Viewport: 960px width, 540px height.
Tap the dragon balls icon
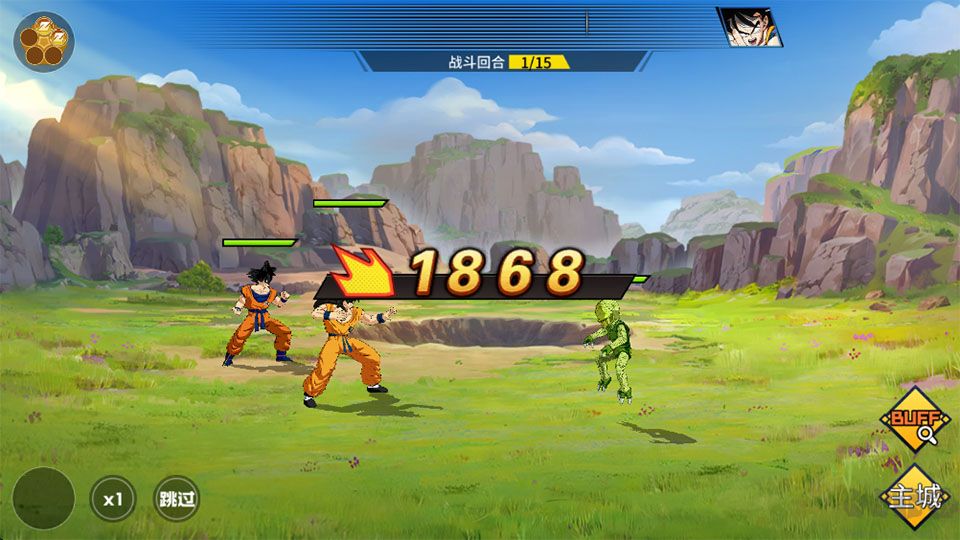[x=43, y=41]
